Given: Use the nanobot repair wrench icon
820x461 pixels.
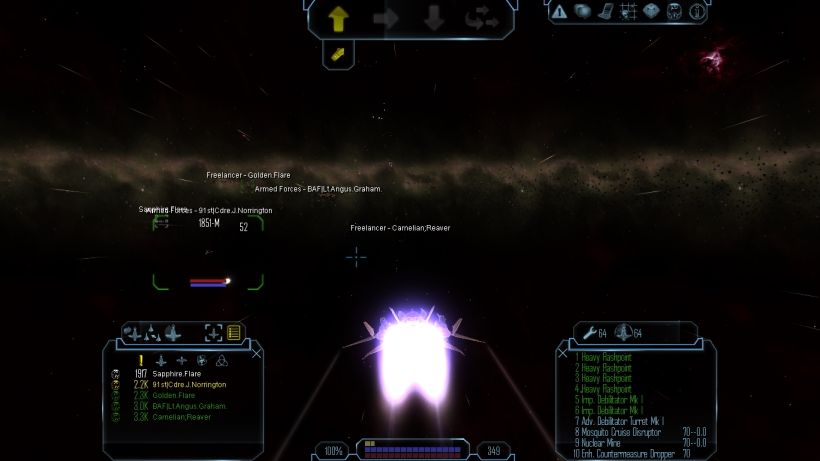Looking at the screenshot, I should 587,332.
